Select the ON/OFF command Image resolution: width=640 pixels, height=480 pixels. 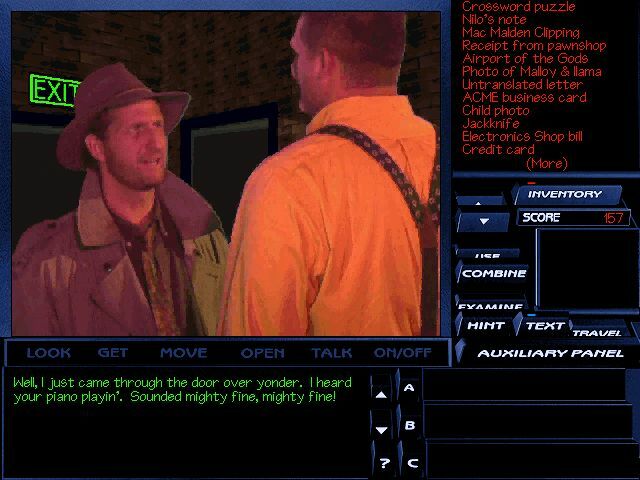click(402, 353)
